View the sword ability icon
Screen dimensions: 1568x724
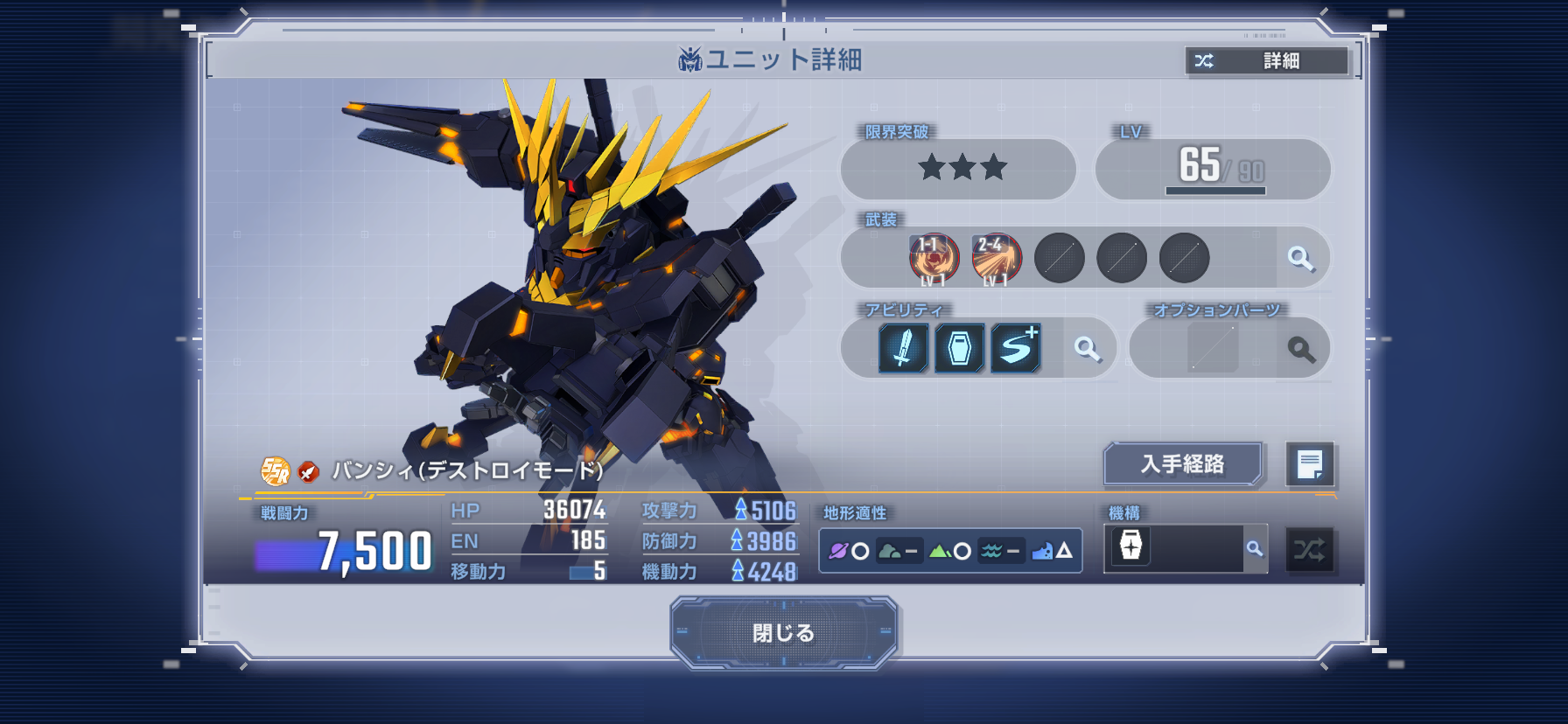pyautogui.click(x=903, y=349)
